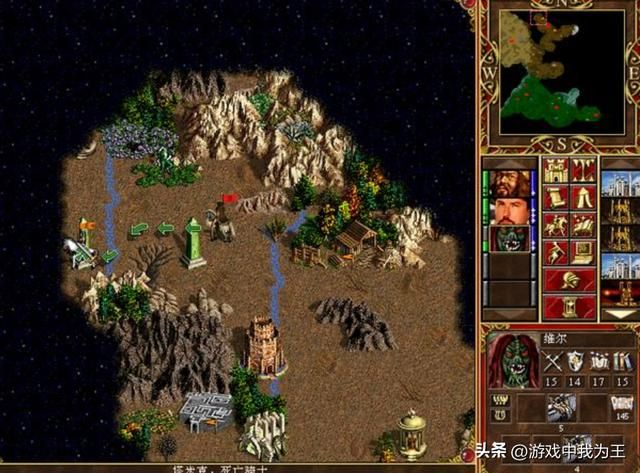
Task: Select next hero with the helmet button
Action: (x=568, y=280)
